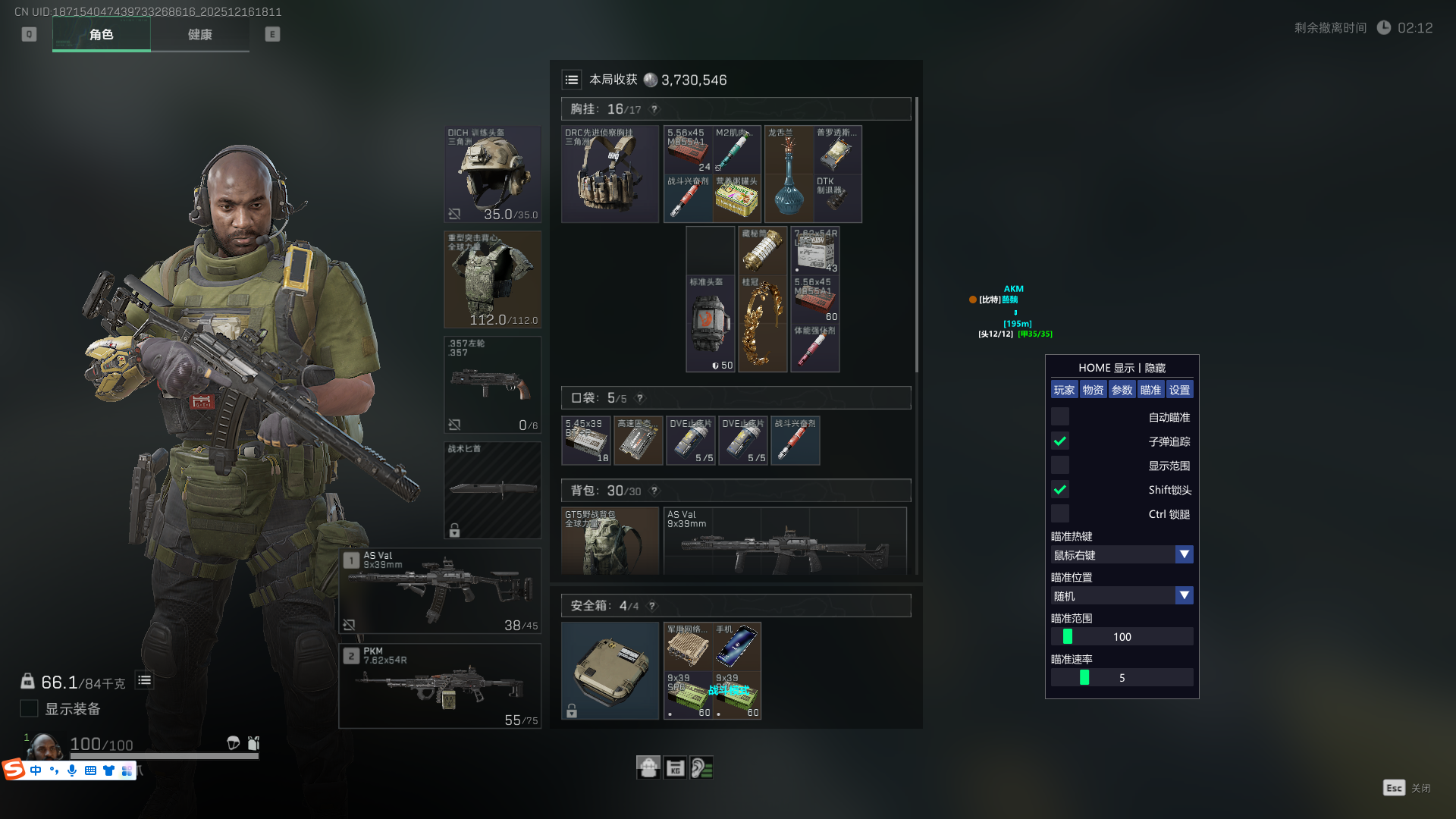Image resolution: width=1456 pixels, height=819 pixels.
Task: Toggle the 子弹追踪 checkbox
Action: [x=1060, y=441]
